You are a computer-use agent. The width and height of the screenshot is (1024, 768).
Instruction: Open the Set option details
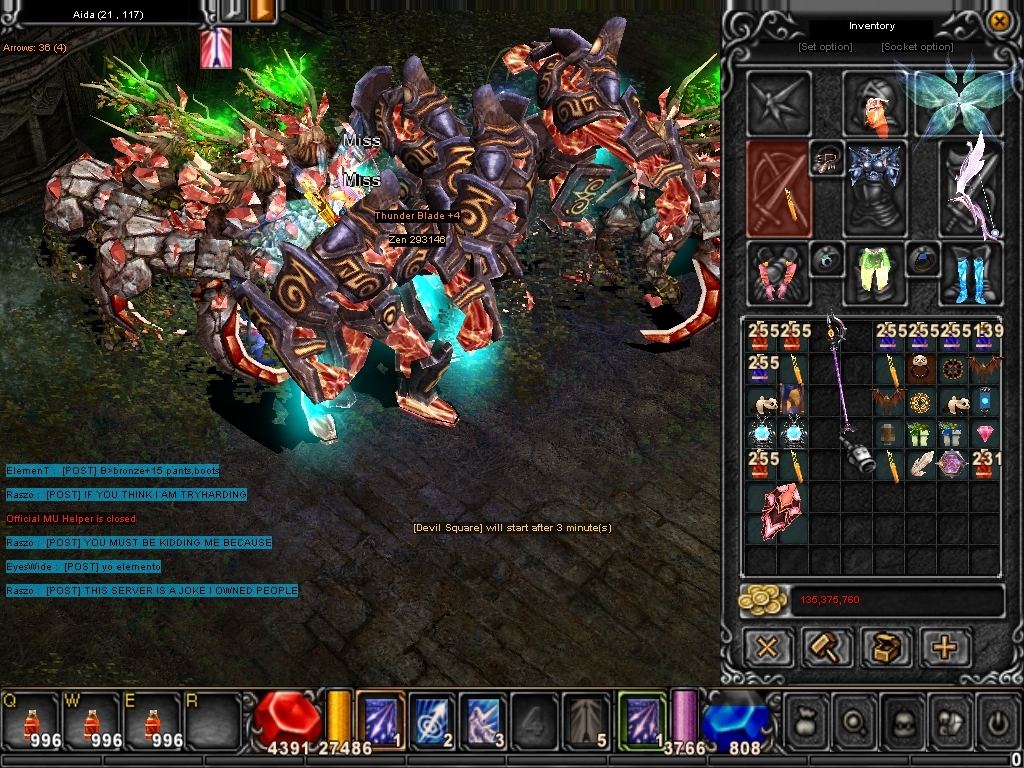(x=825, y=47)
